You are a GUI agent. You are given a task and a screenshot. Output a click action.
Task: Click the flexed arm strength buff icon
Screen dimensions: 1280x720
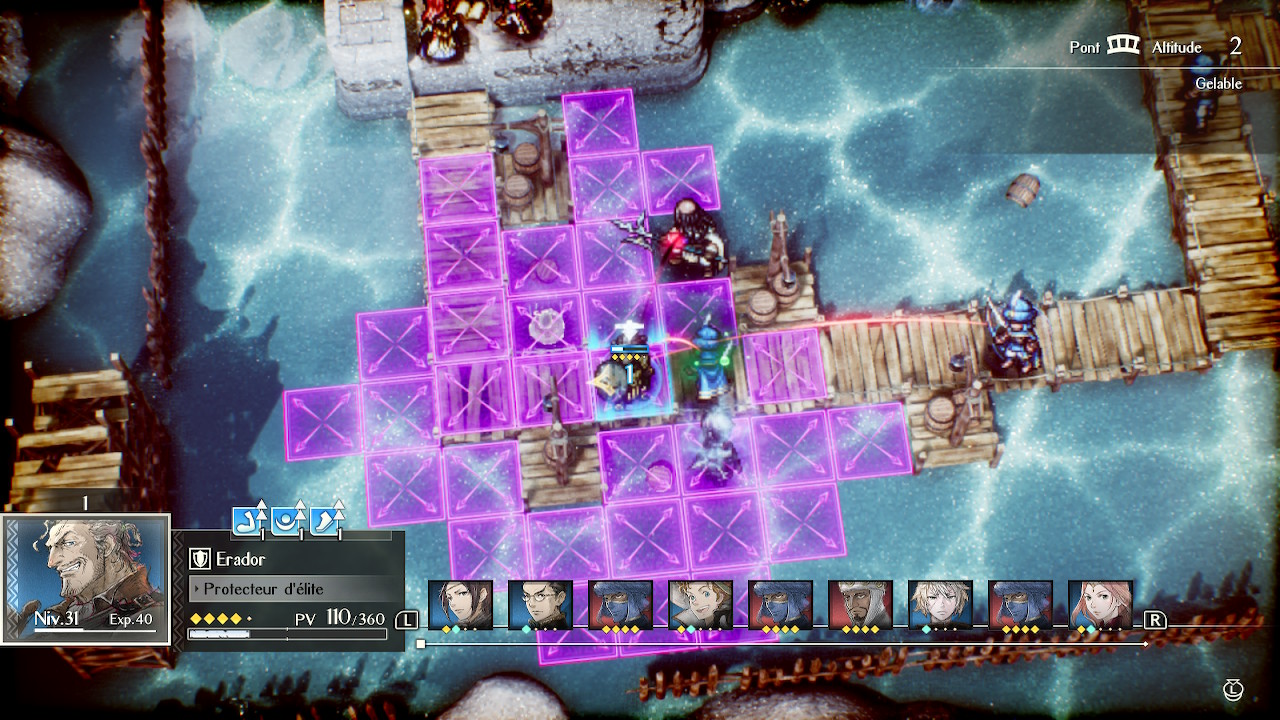click(249, 520)
